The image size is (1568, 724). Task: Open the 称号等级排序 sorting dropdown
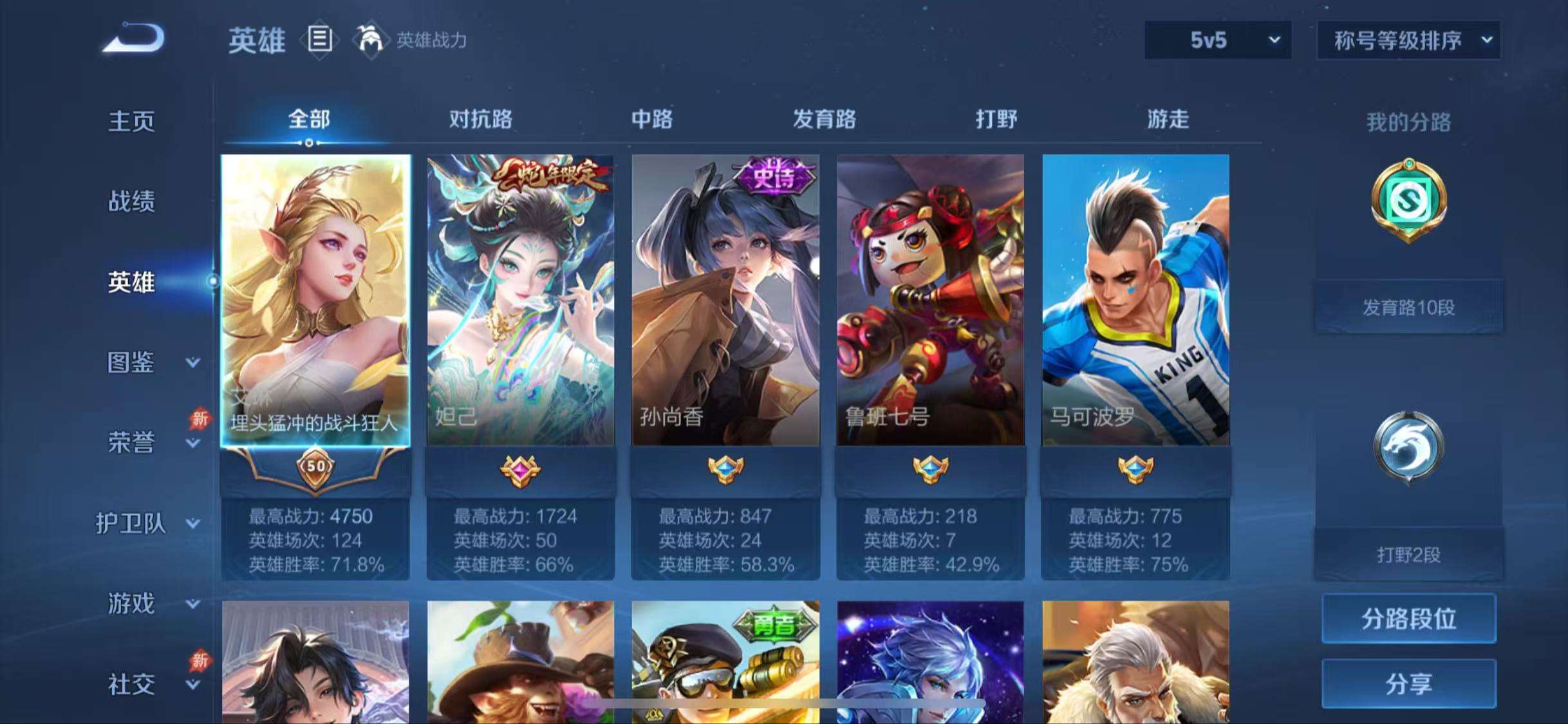pos(1408,40)
